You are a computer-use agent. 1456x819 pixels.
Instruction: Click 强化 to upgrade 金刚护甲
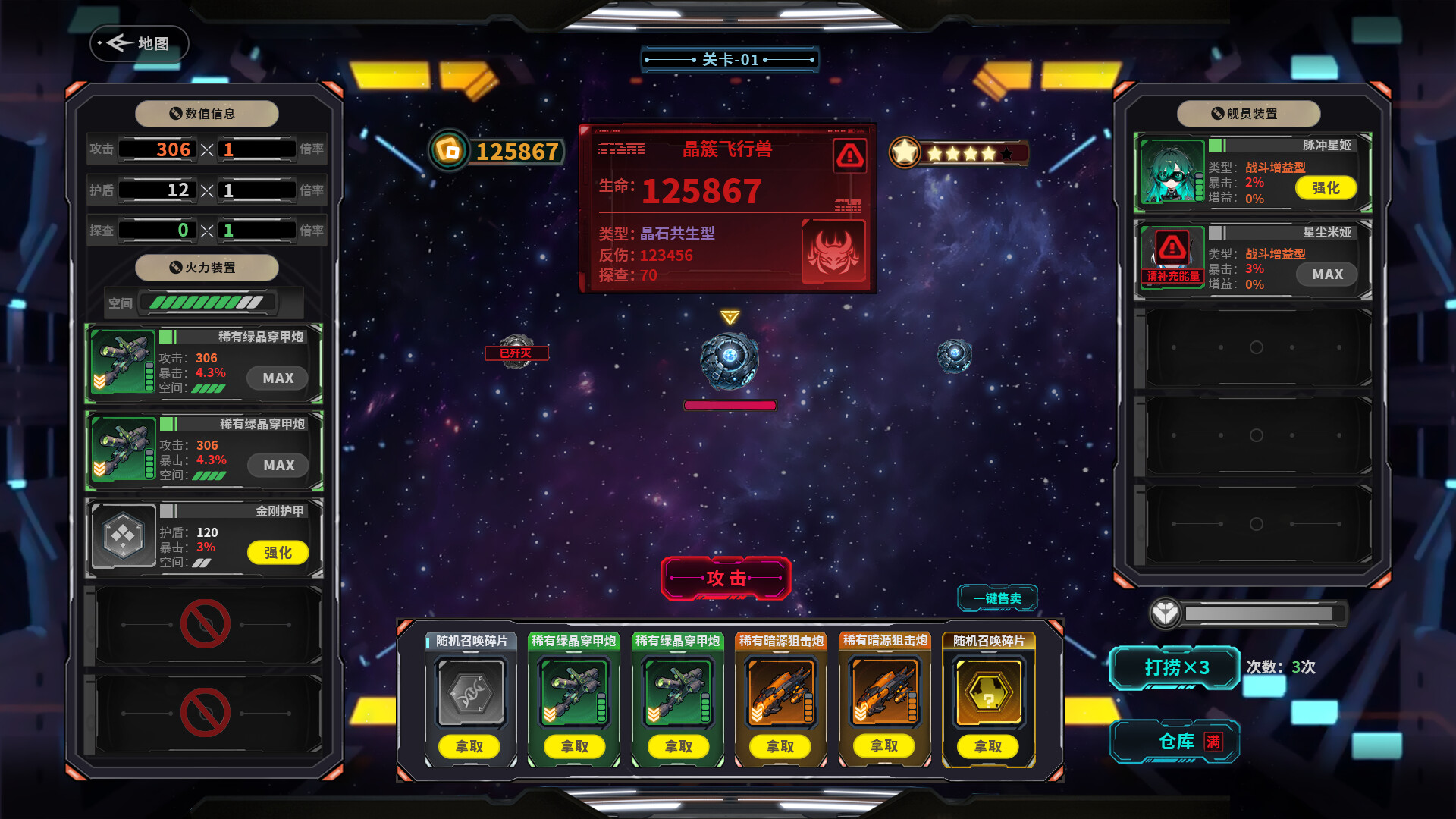[277, 553]
